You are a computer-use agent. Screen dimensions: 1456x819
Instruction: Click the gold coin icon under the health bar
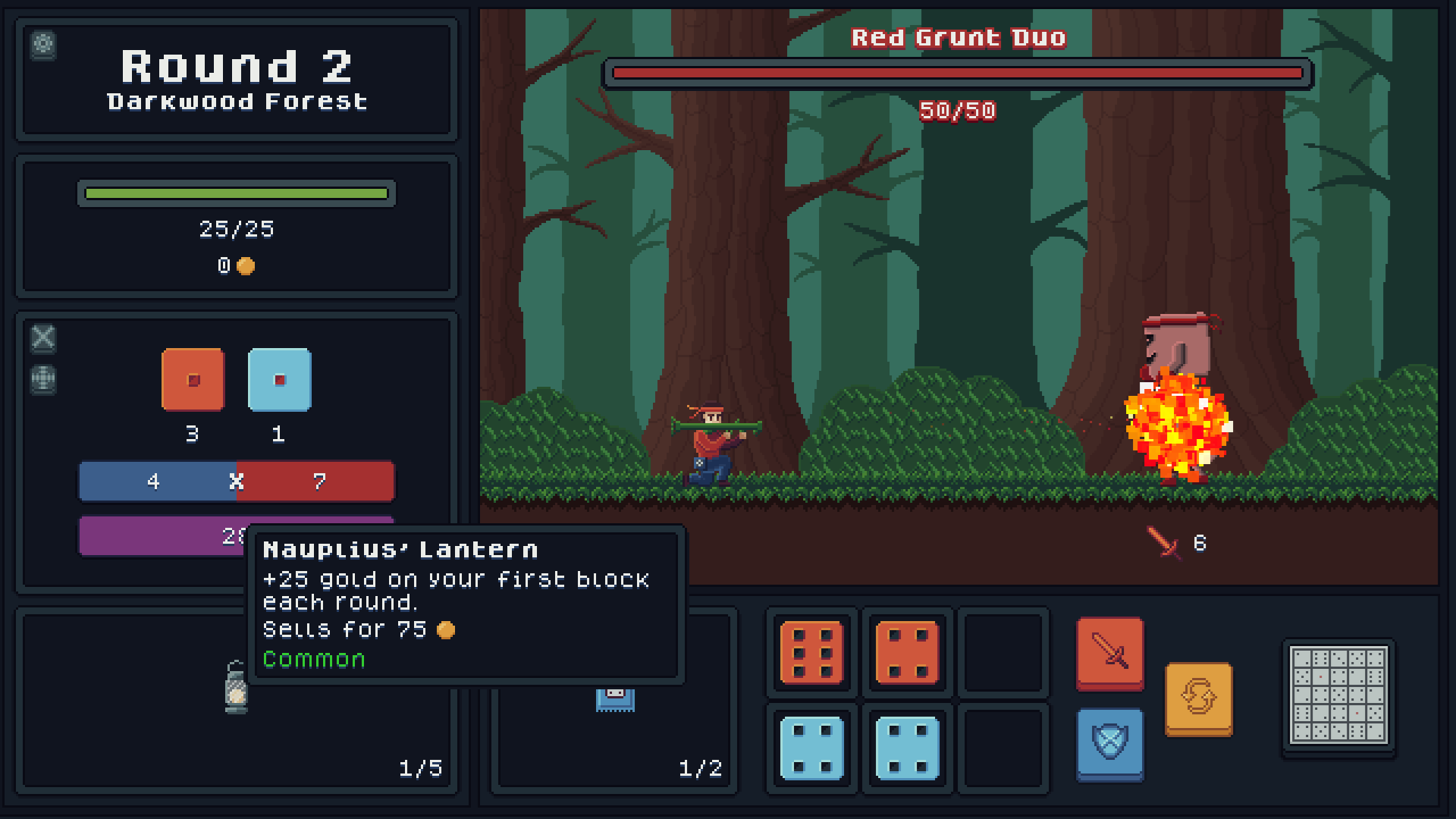pyautogui.click(x=244, y=266)
